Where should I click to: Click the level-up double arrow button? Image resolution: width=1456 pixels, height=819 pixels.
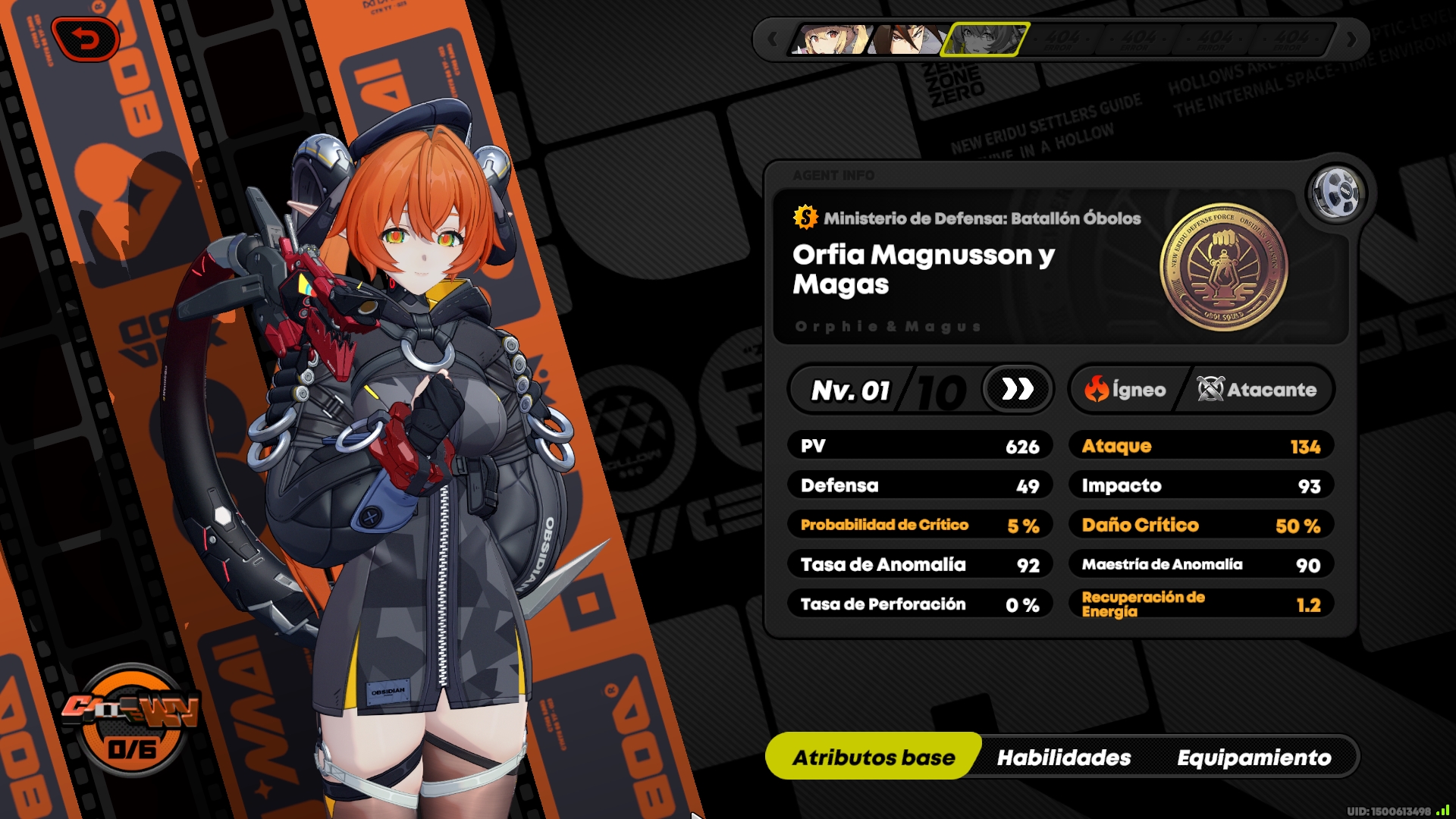tap(1017, 390)
